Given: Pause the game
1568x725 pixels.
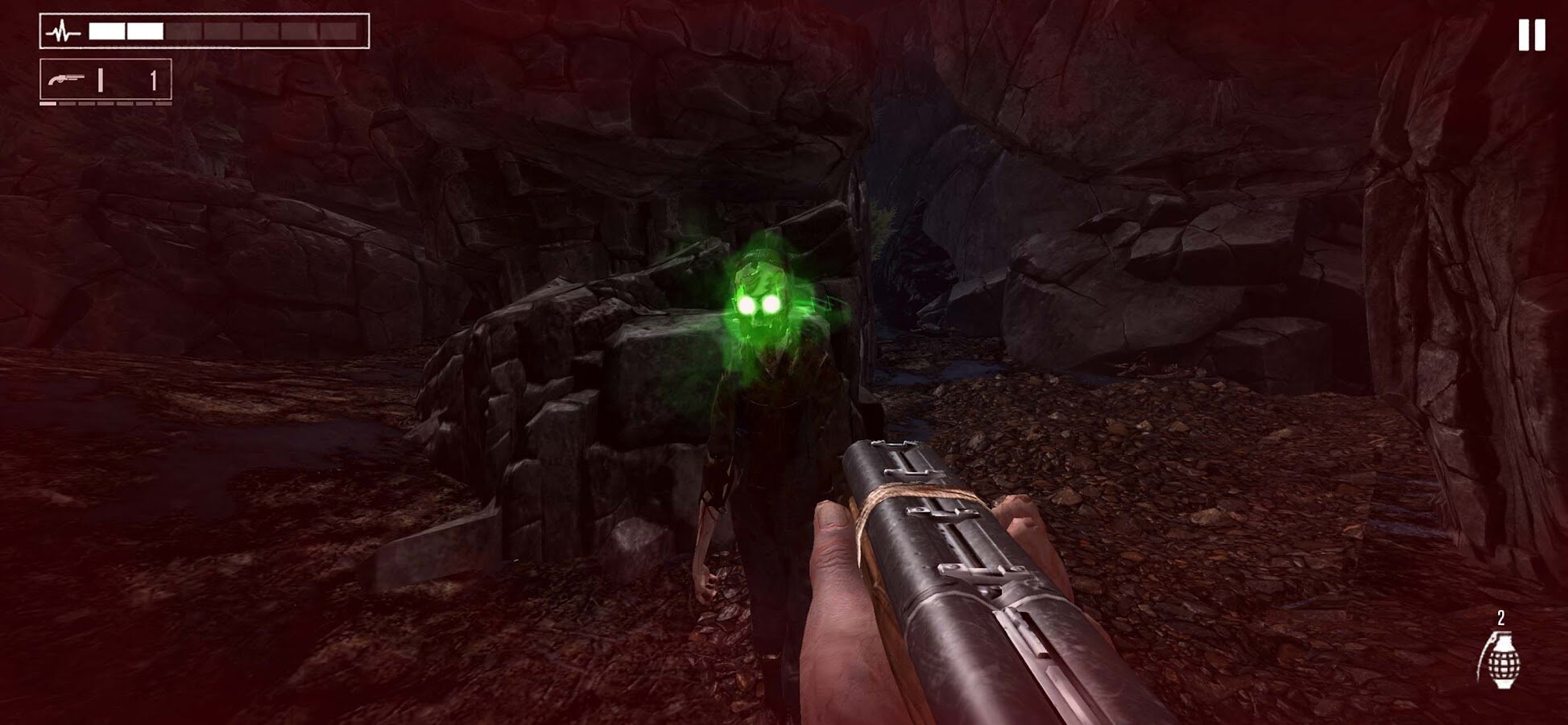Looking at the screenshot, I should click(1531, 35).
